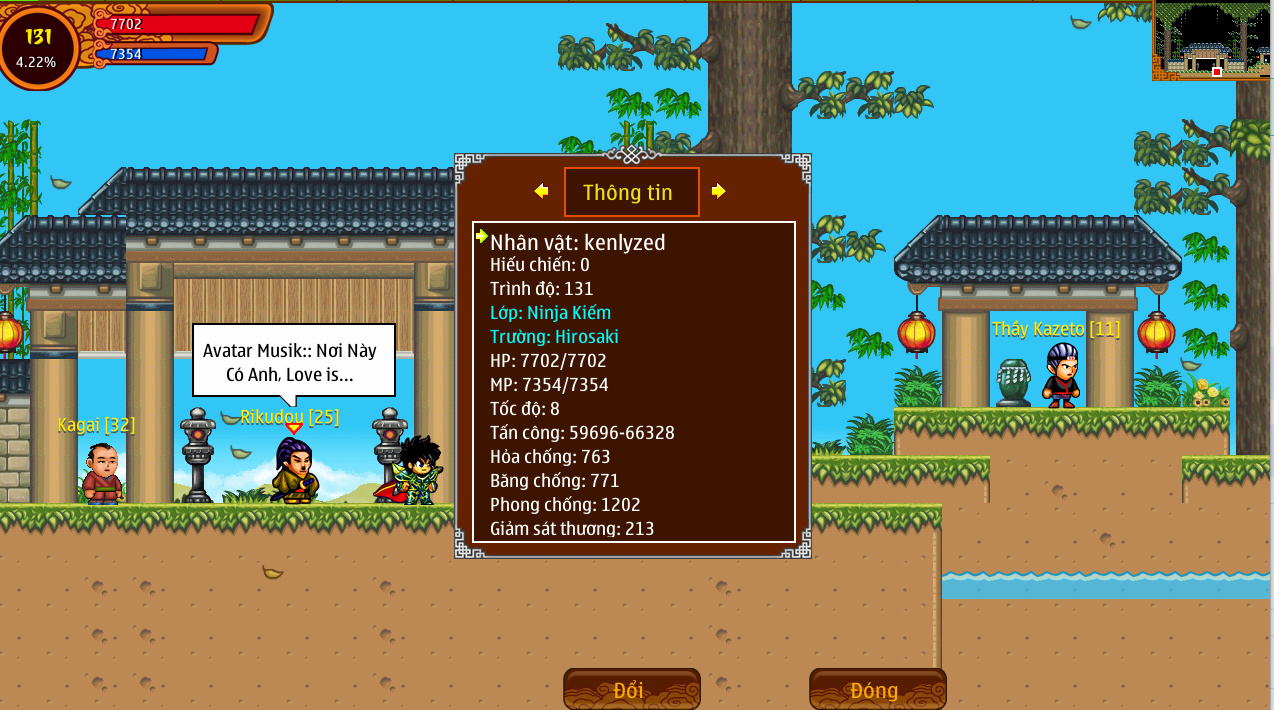1274x710 pixels.
Task: Select the Nhân vật: kenlyzed row
Action: tap(577, 242)
